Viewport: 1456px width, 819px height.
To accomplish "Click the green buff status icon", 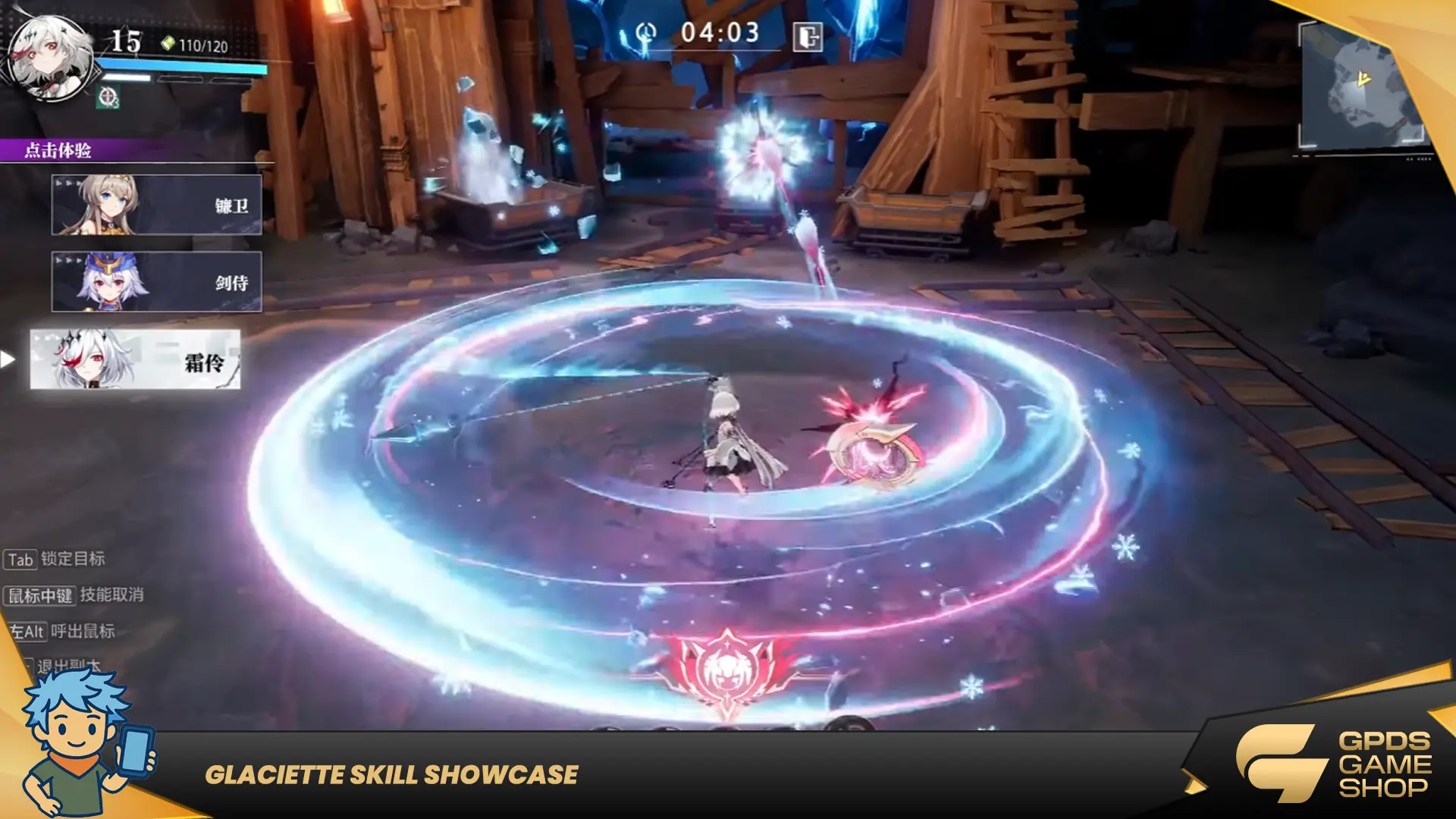I will click(108, 97).
